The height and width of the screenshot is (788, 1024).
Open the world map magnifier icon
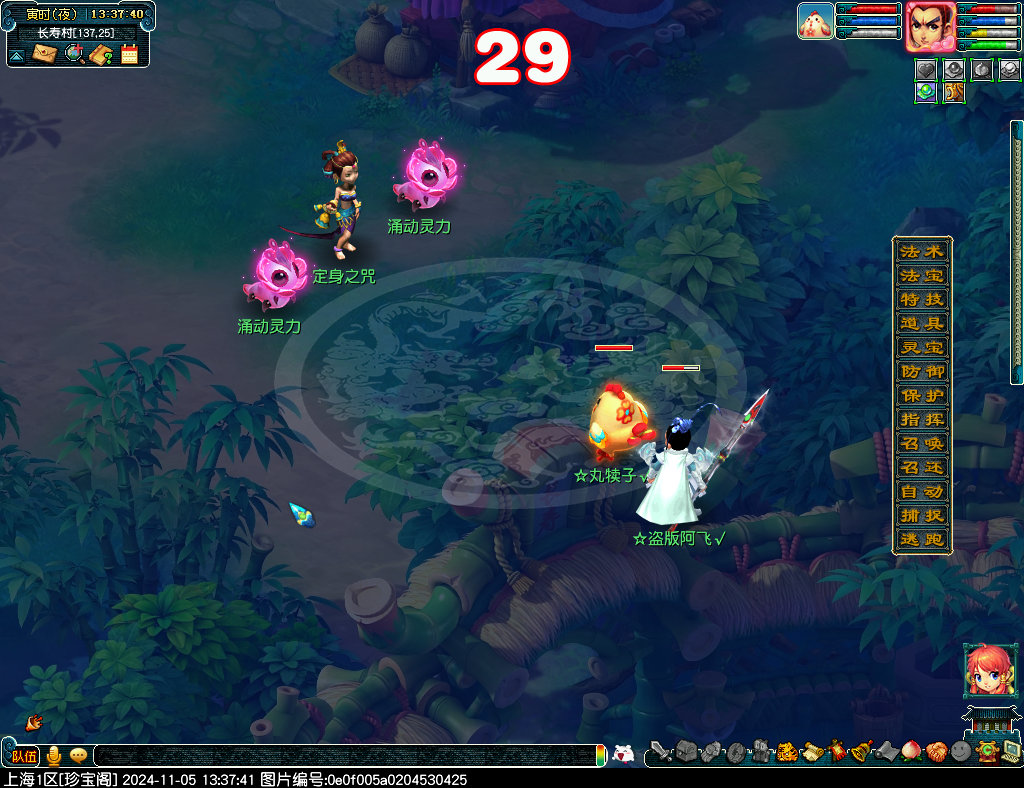(x=73, y=54)
